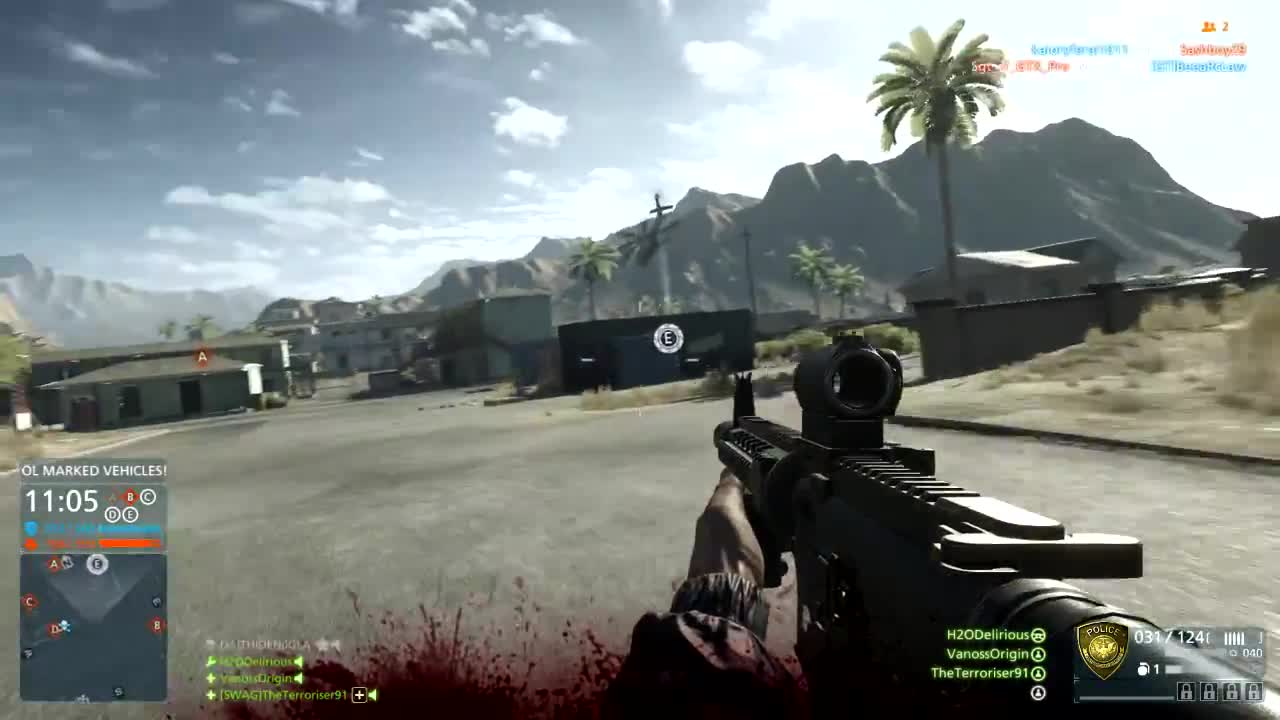
Task: Select objective A flag marker above the building
Action: pos(200,356)
